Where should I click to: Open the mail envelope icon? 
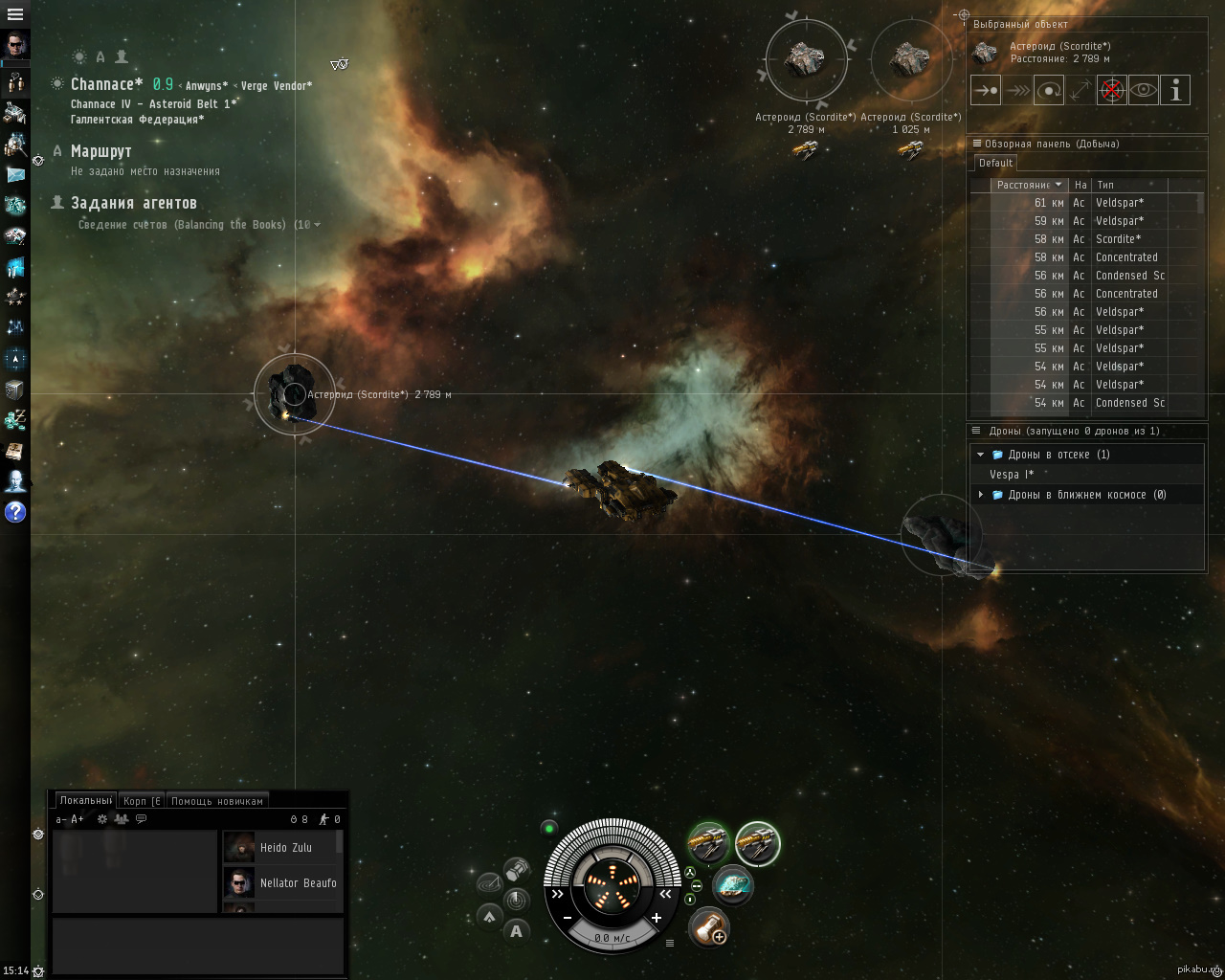coord(16,175)
